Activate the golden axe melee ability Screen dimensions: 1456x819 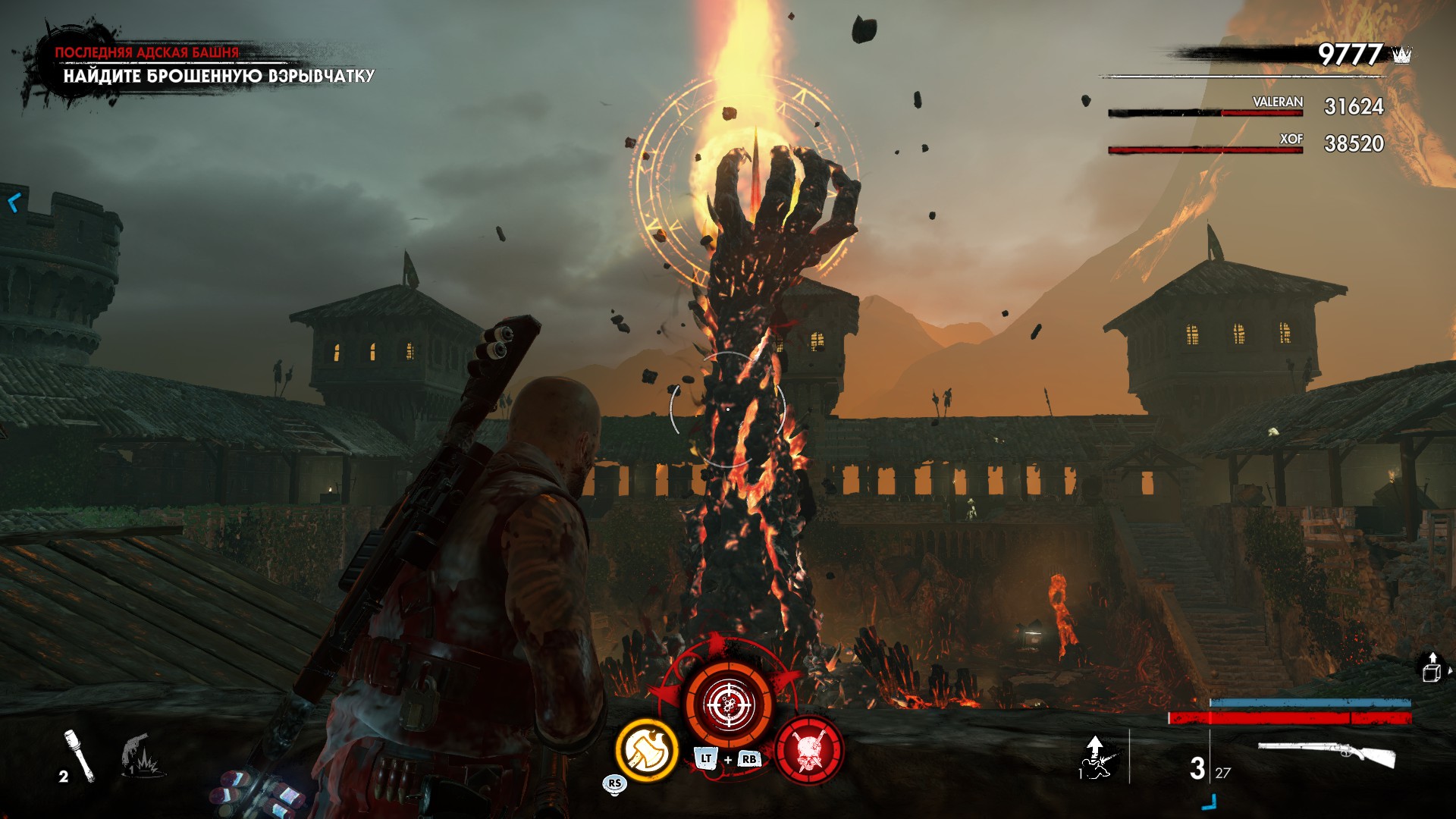click(x=647, y=750)
